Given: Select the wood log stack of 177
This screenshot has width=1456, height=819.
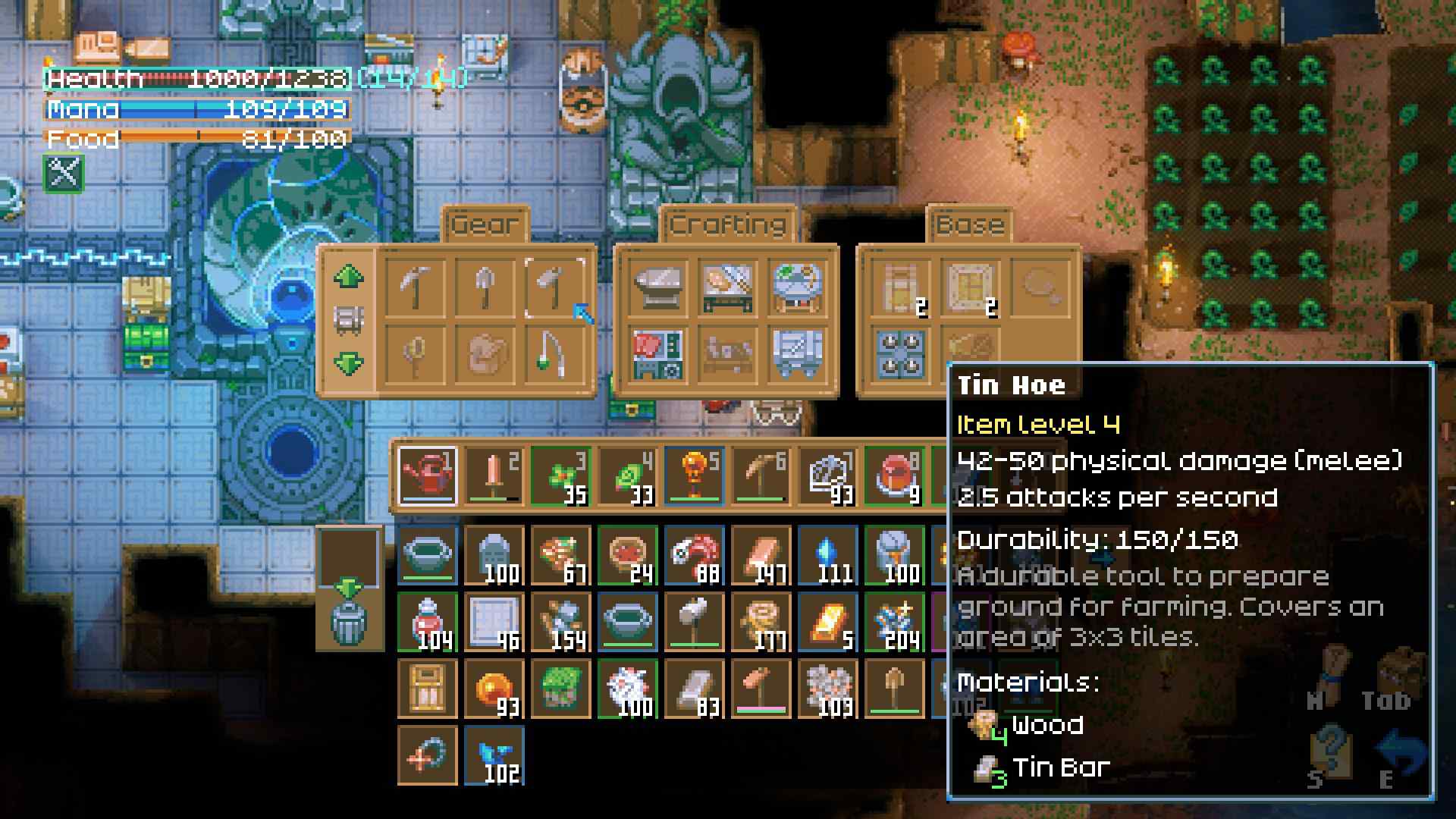Looking at the screenshot, I should 761,623.
